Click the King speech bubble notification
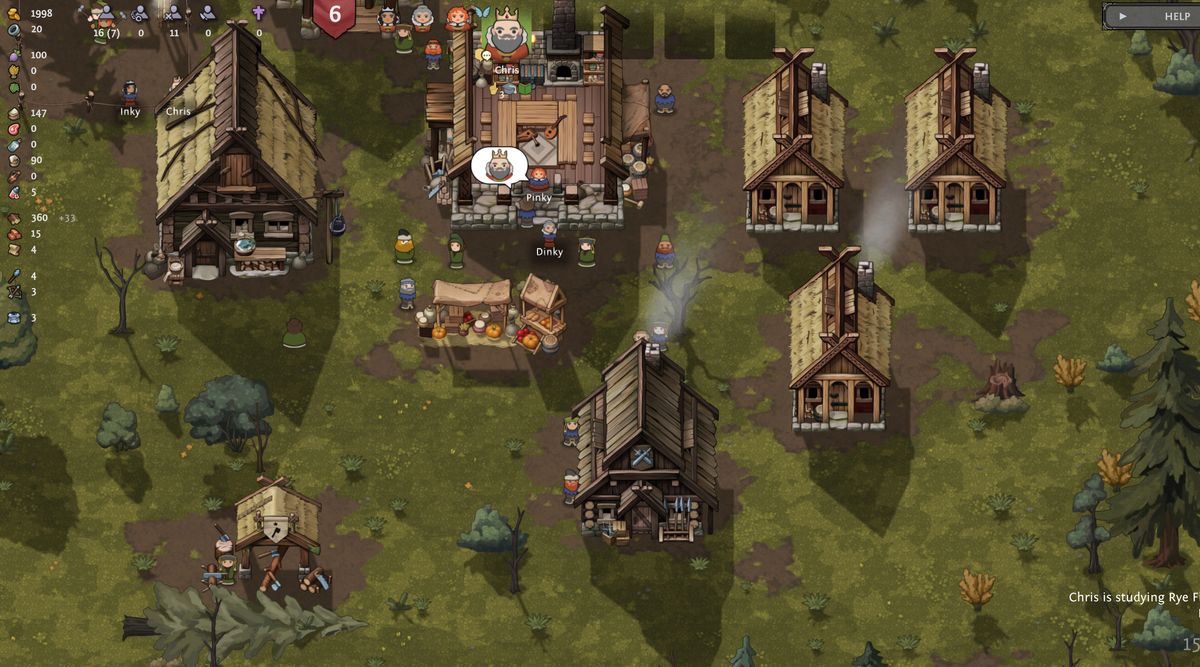 (499, 166)
